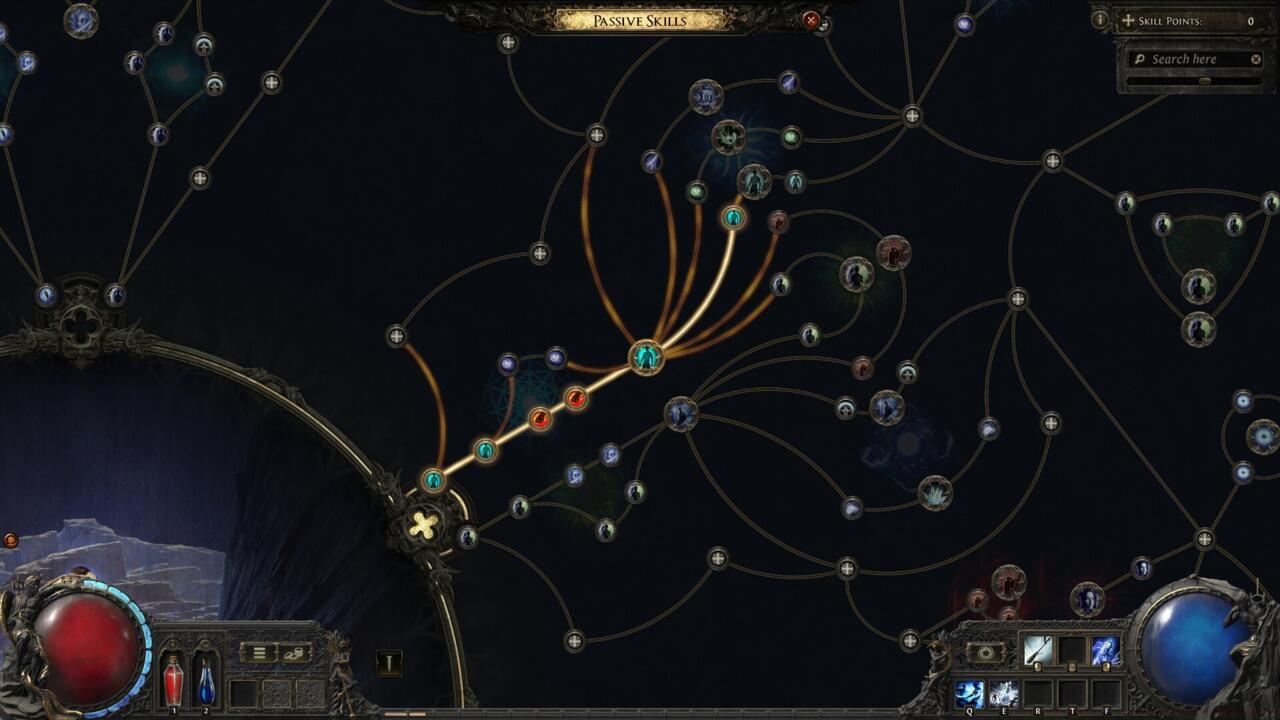Click the info circle beside Skill Points
The image size is (1280, 720).
coord(1100,19)
